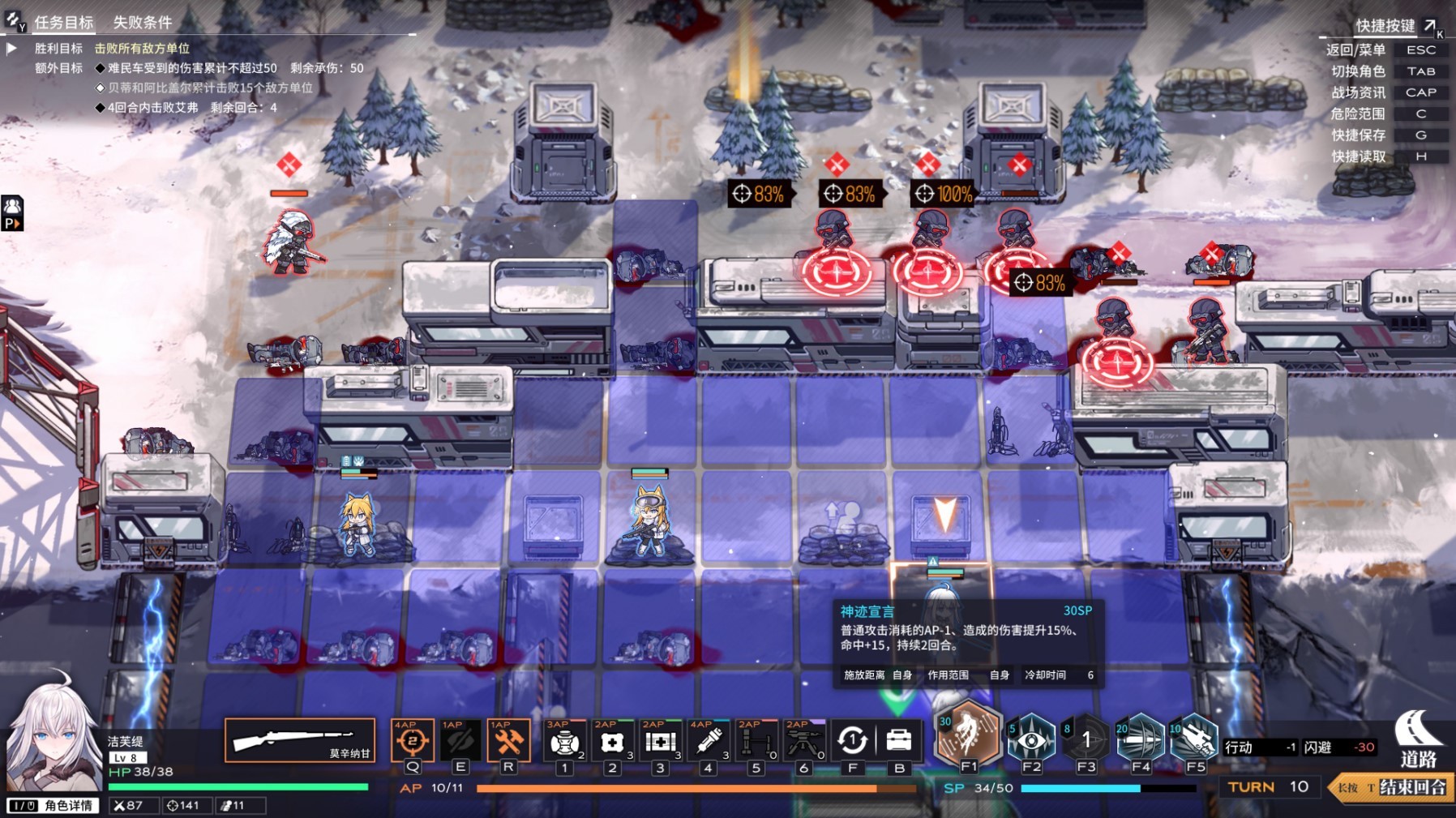
Task: Activate the eye skill costing 5 SP
Action: pos(1031,738)
